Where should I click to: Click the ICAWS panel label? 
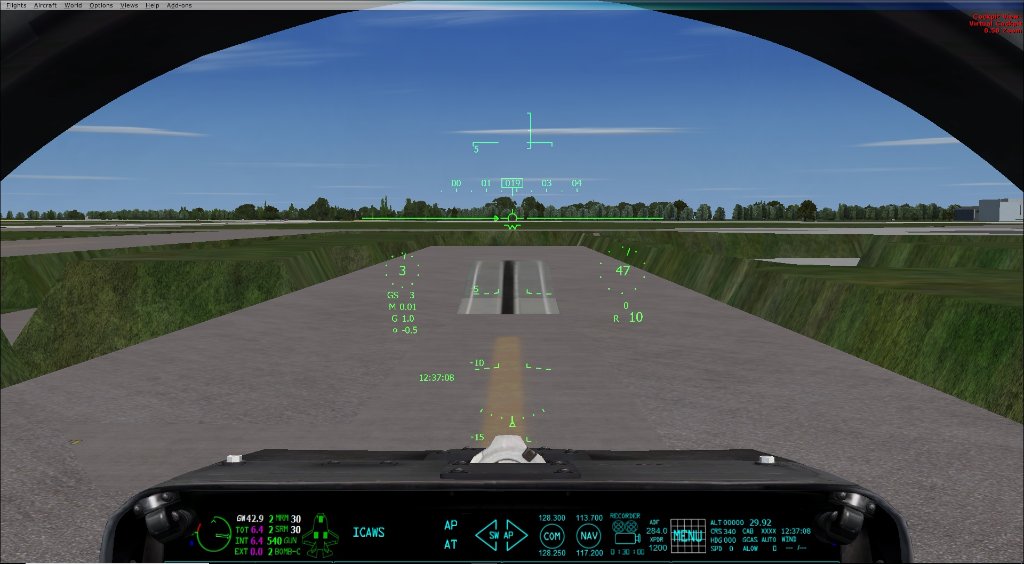click(x=368, y=533)
